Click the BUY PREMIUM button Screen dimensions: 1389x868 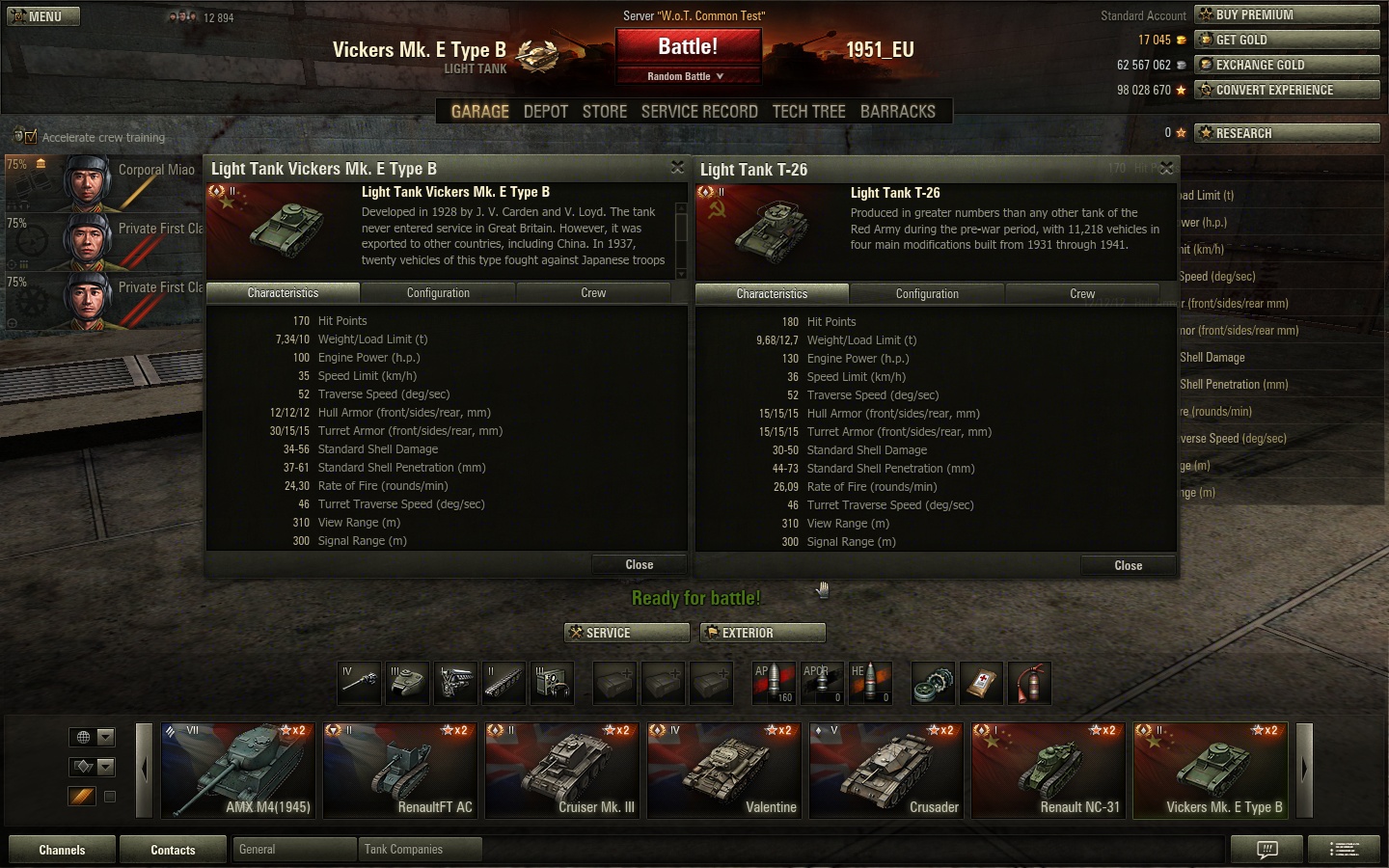[x=1286, y=14]
